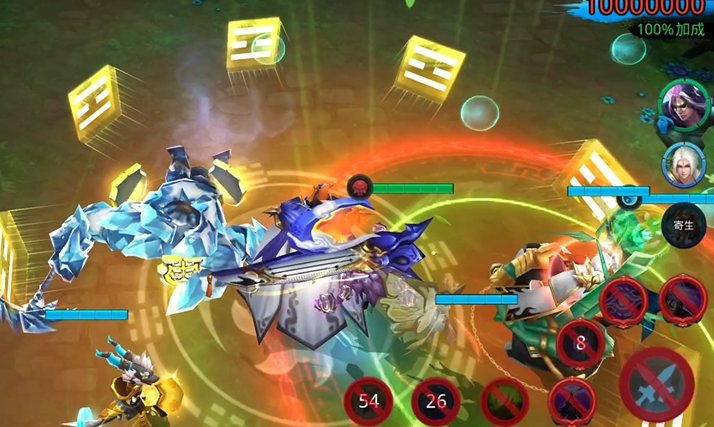Select the skill showing an 8 cooldown
Viewport: 714px width, 427px height.
click(580, 343)
